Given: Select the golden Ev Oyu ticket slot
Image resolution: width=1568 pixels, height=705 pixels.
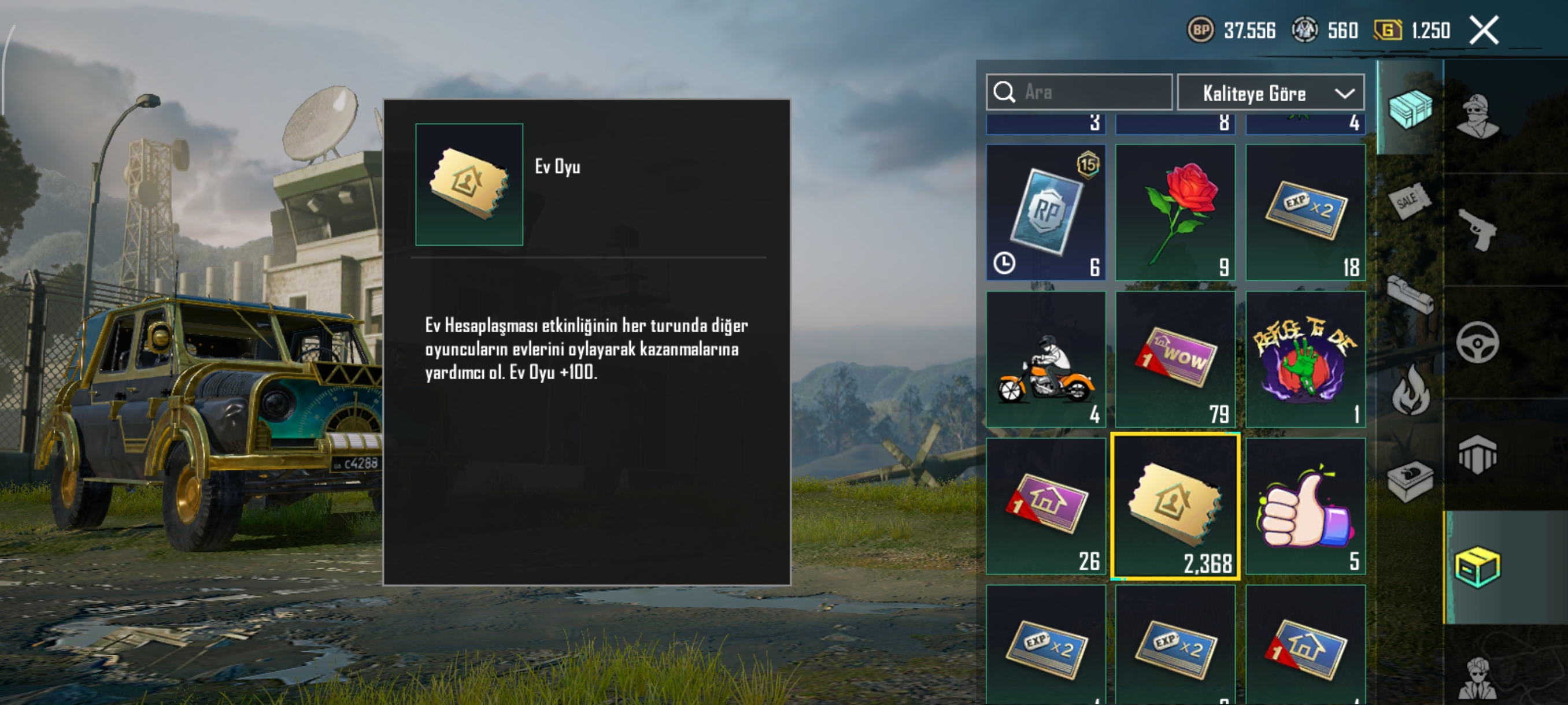Looking at the screenshot, I should (x=1175, y=506).
